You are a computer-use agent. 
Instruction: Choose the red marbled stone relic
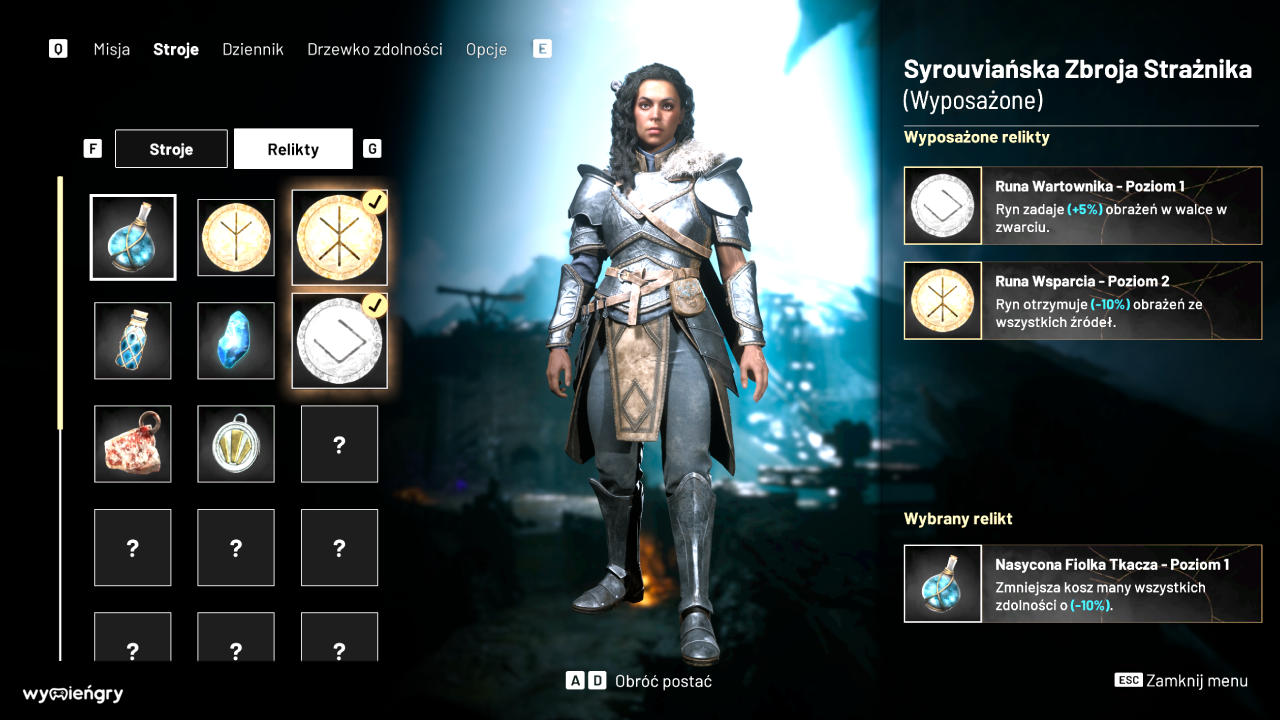133,444
